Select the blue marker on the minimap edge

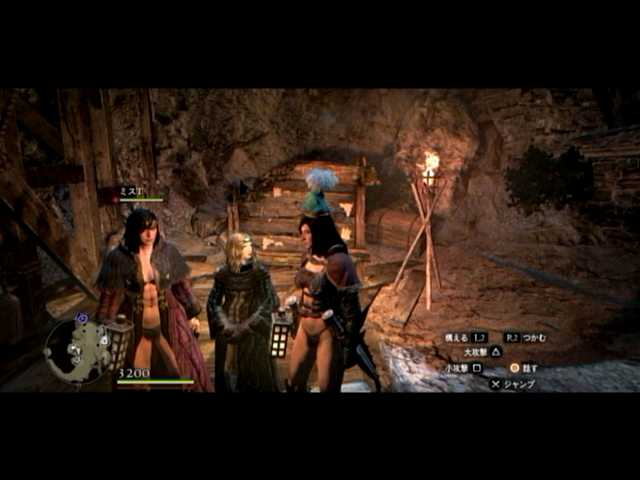(82, 318)
